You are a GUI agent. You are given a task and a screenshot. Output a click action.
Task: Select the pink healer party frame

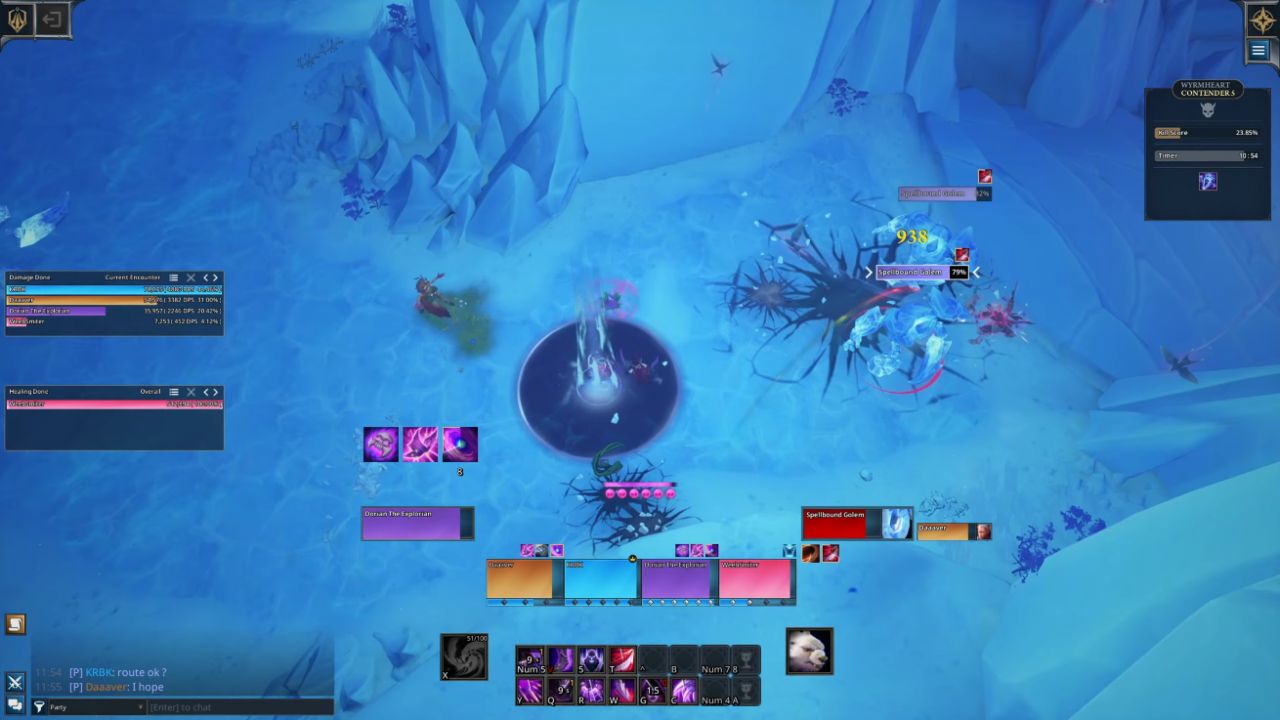coord(756,581)
